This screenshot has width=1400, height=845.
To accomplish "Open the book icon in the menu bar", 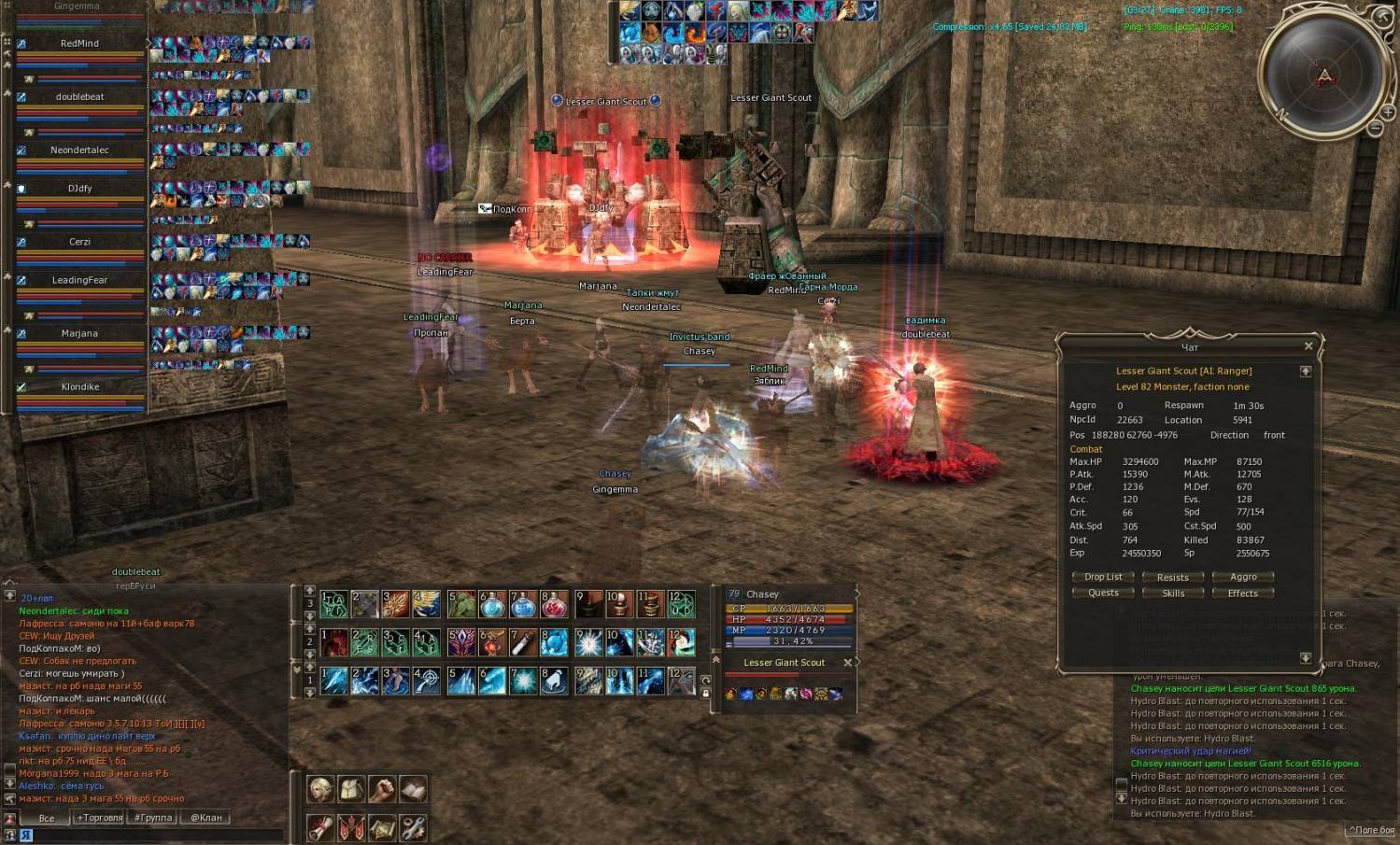I will (x=413, y=790).
